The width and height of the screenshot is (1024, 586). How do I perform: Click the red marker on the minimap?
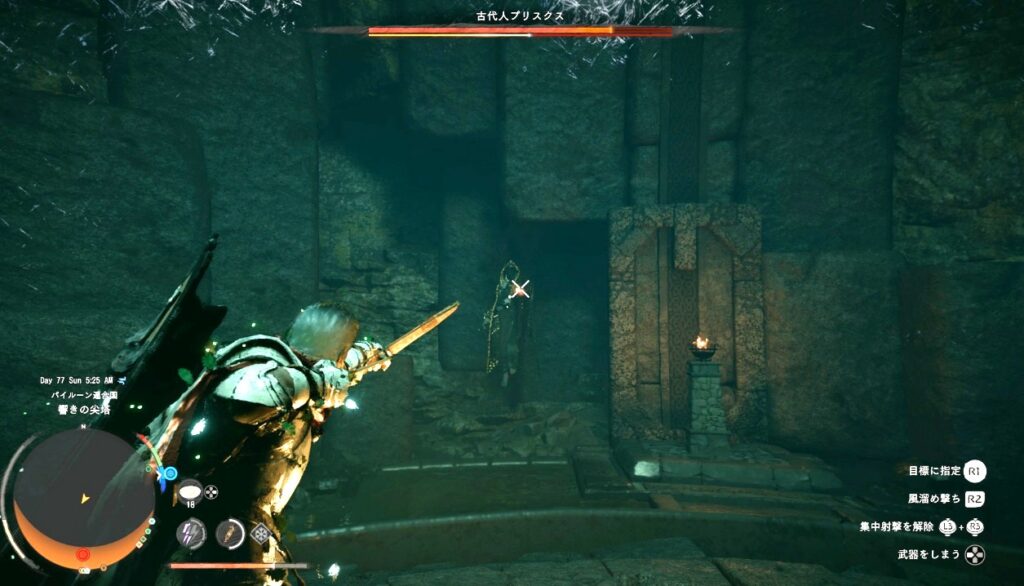point(83,553)
